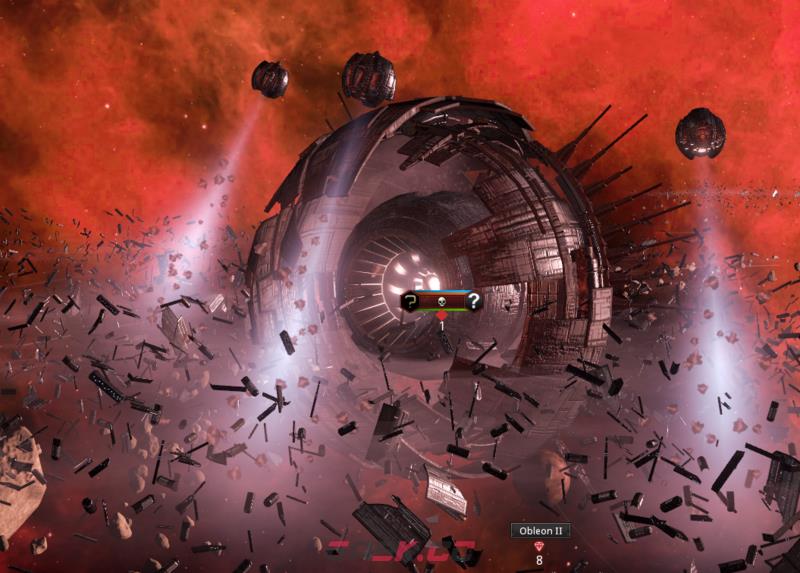Click the red gem icon under Obleon II
Viewport: 800px width, 573px height.
coord(540,546)
